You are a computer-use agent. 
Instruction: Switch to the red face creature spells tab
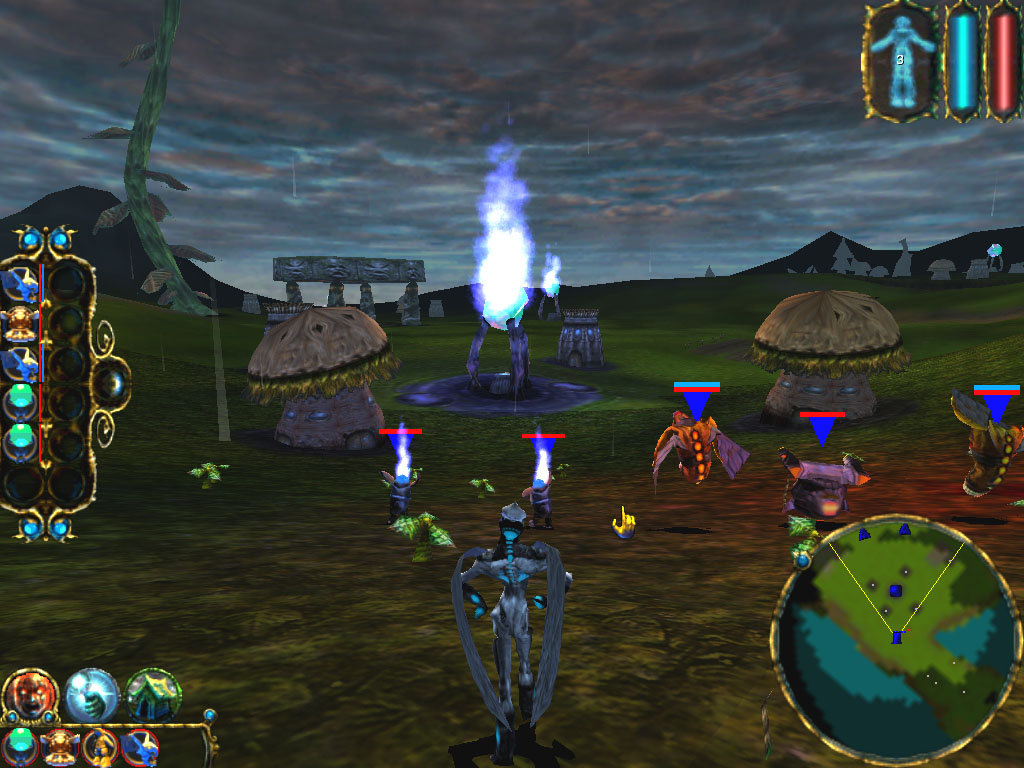point(30,695)
